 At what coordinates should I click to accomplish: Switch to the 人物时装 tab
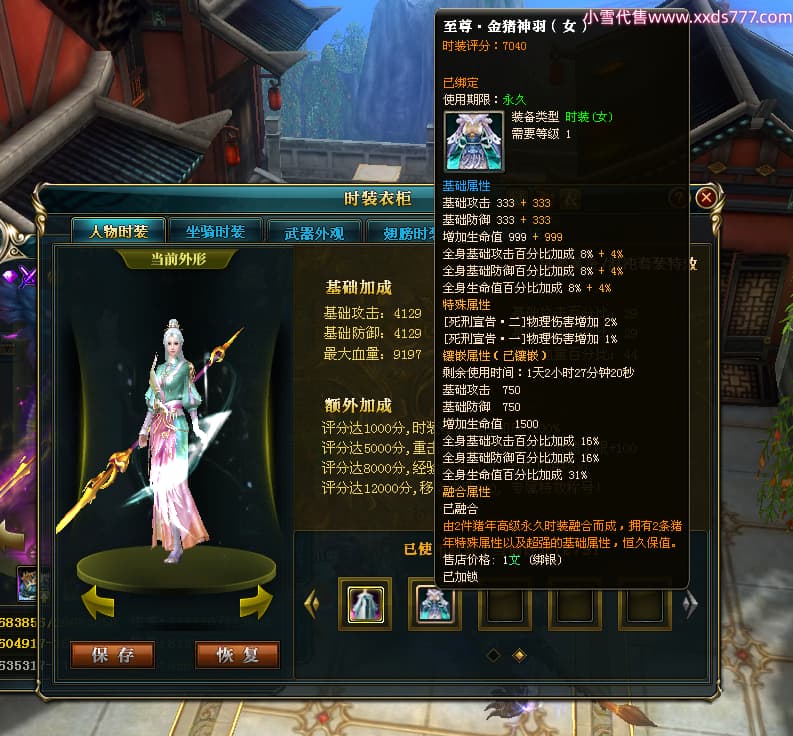coord(119,232)
